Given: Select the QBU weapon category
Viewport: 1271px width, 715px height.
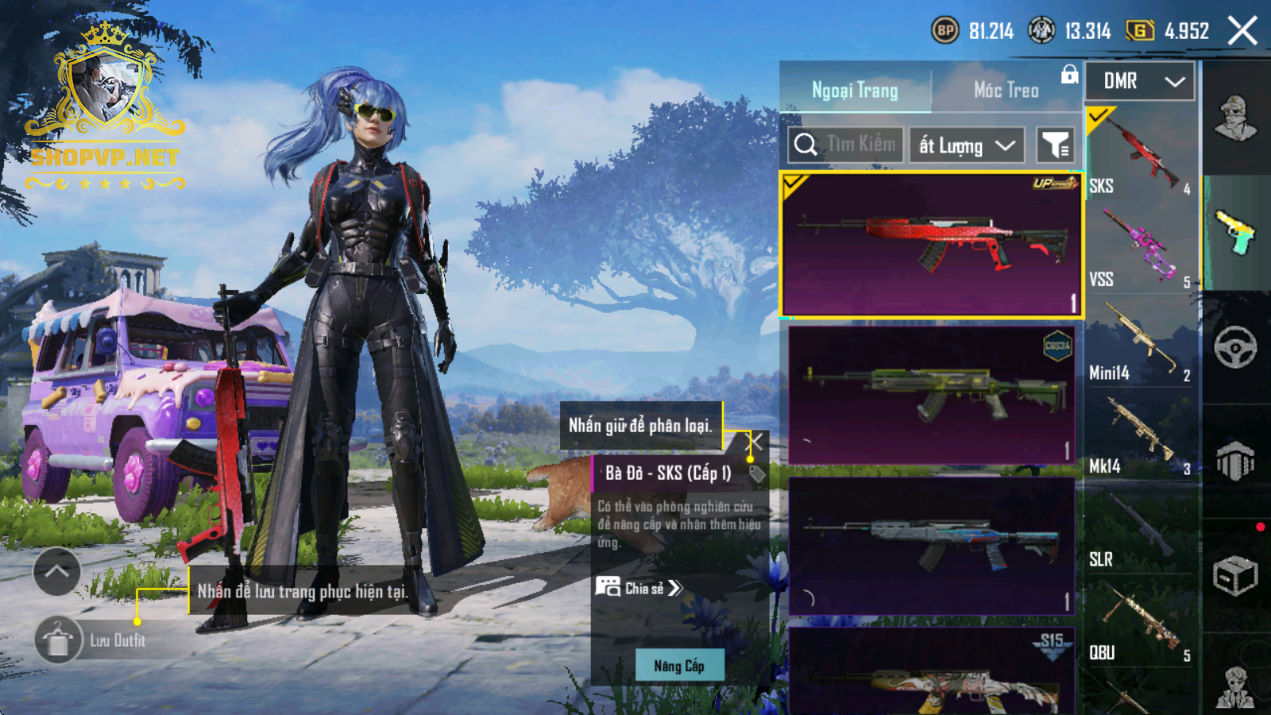Looking at the screenshot, I should [1141, 621].
